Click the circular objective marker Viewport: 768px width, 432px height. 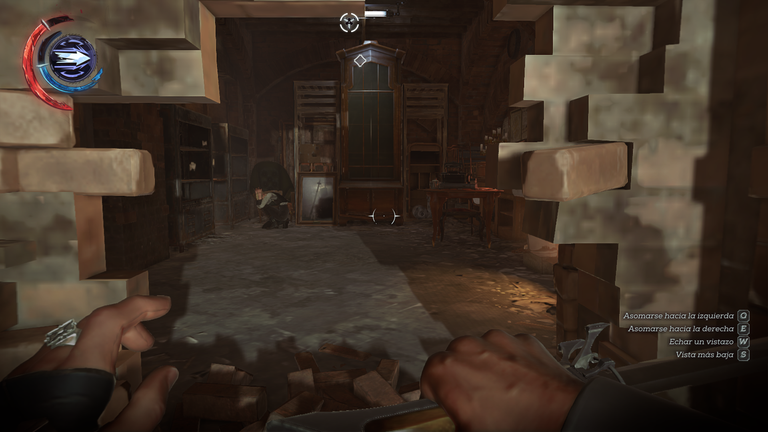tap(349, 21)
